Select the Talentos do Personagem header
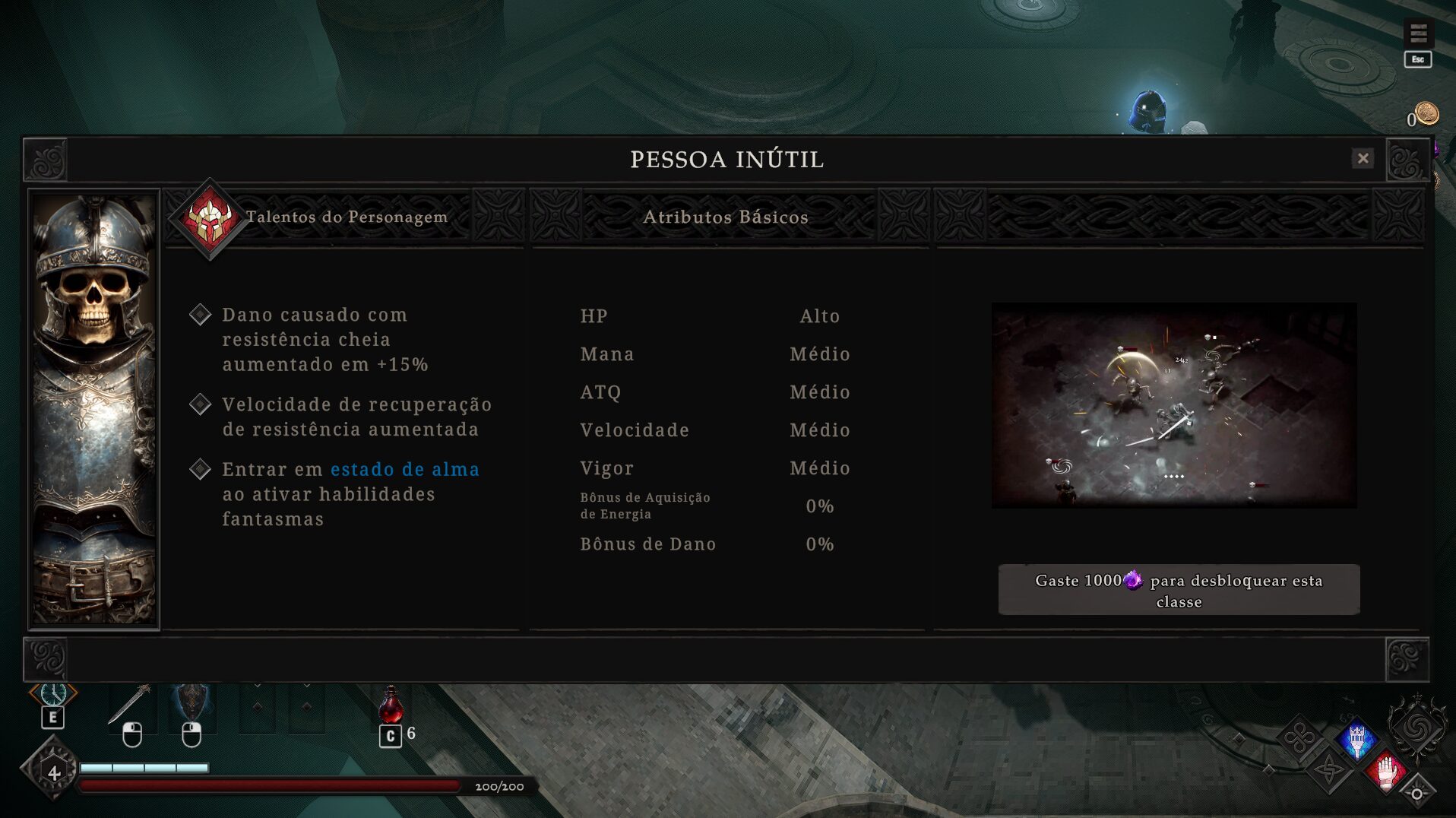The width and height of the screenshot is (1456, 818). point(347,217)
